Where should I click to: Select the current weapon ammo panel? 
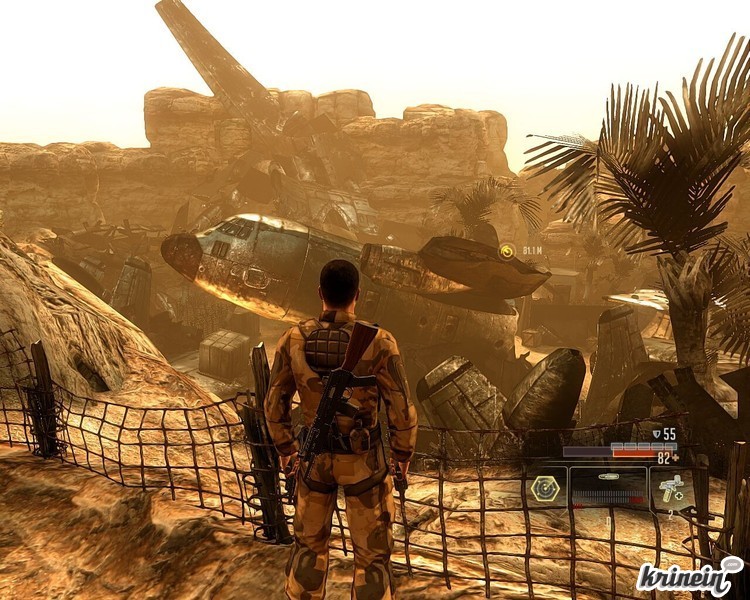(608, 488)
